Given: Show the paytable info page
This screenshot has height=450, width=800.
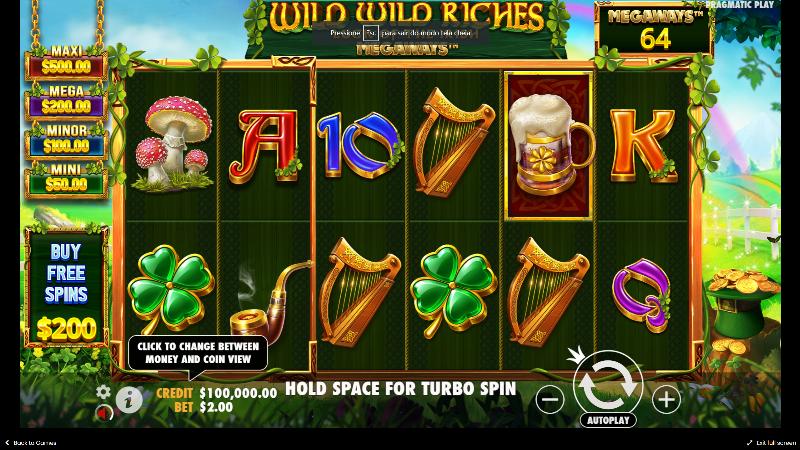Looking at the screenshot, I should [129, 400].
